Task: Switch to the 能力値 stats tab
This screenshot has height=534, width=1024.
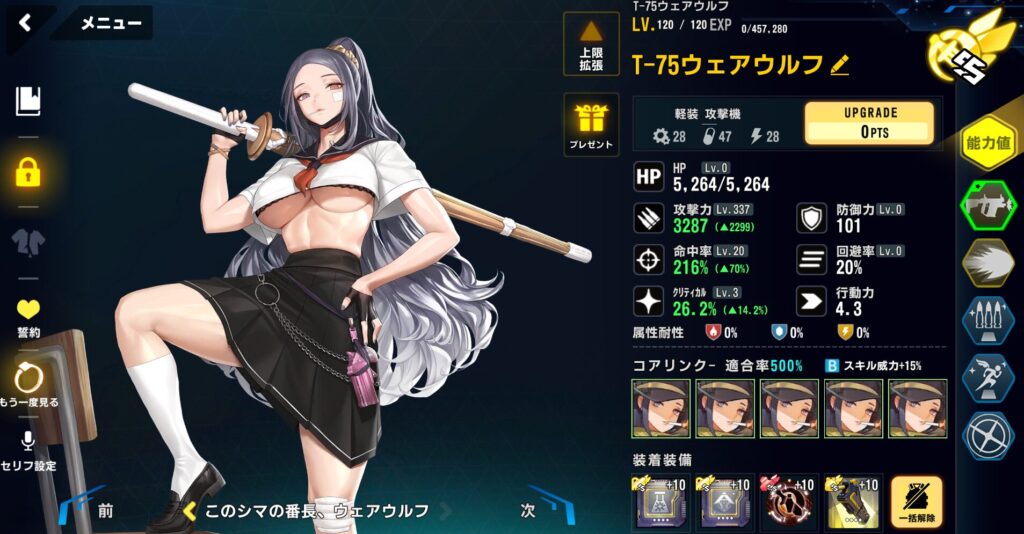Action: tap(987, 143)
